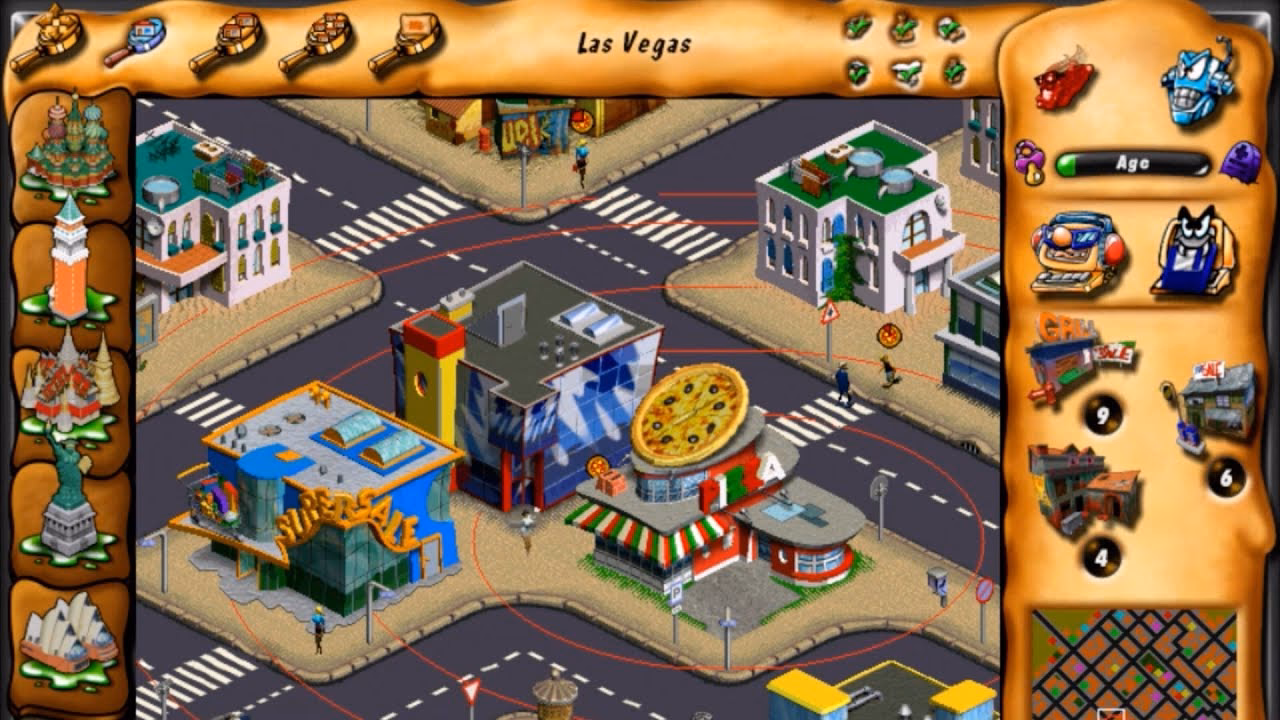The height and width of the screenshot is (720, 1280).
Task: Click the city street minimap
Action: 1133,662
